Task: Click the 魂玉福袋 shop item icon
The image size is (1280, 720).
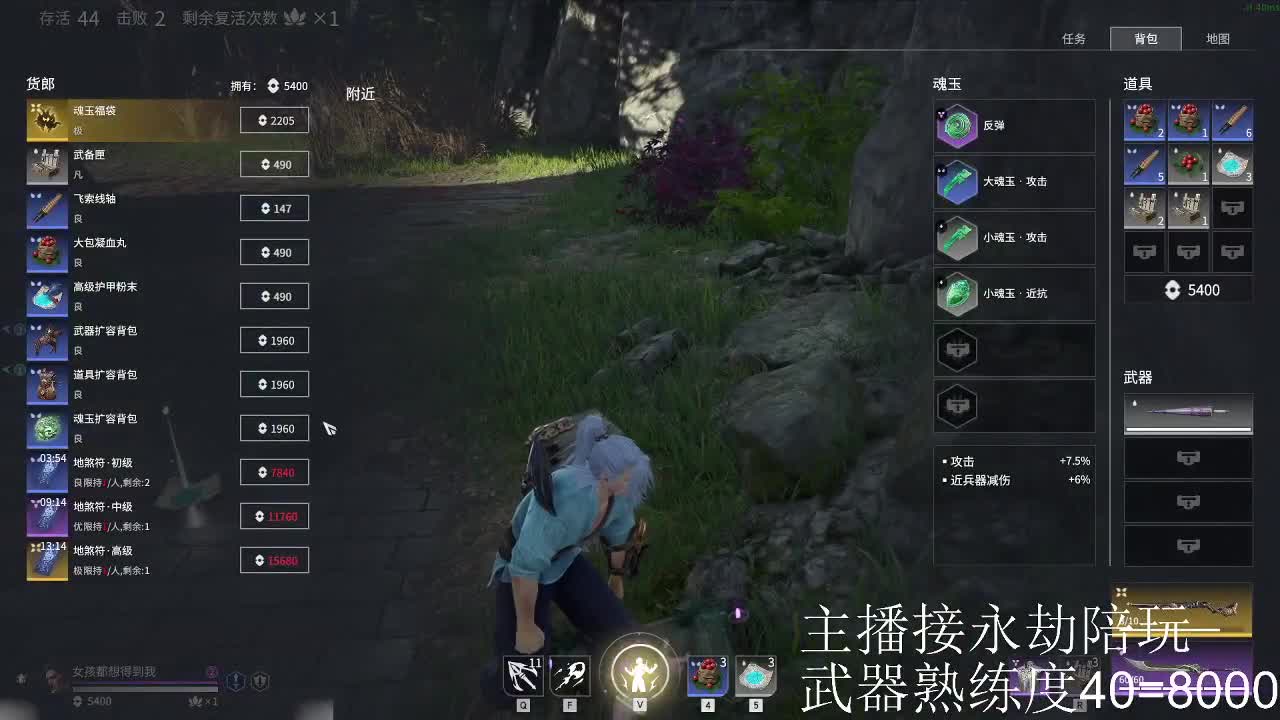Action: click(46, 120)
